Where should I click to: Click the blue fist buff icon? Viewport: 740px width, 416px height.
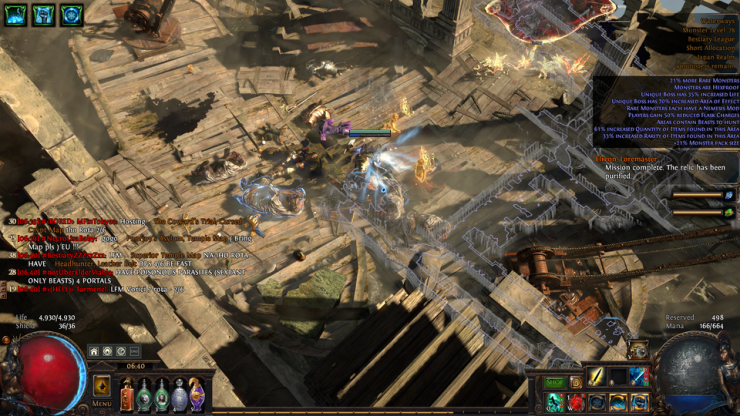tap(44, 15)
